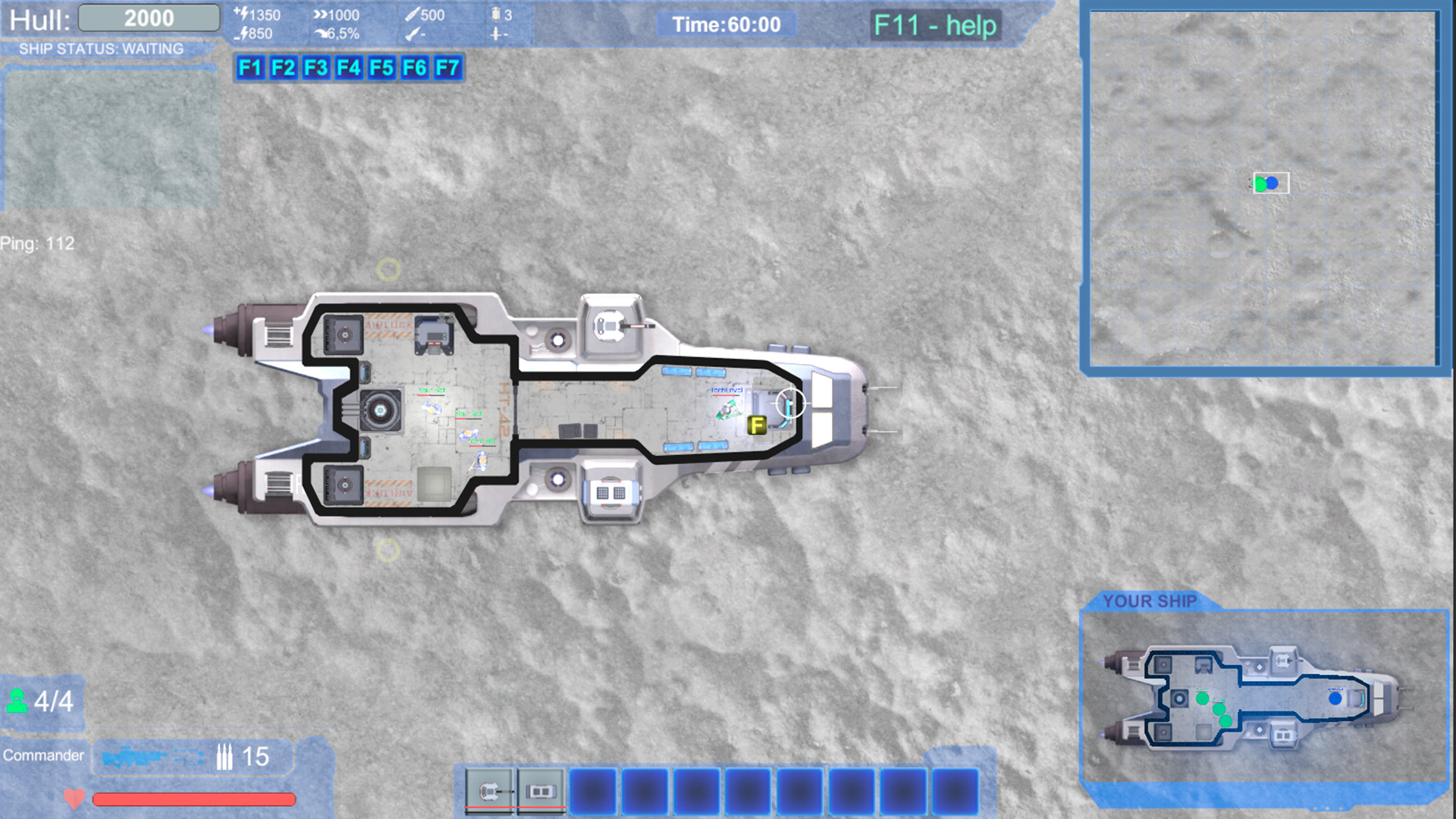The height and width of the screenshot is (819, 1456).
Task: Click the Time:60:00 display
Action: (x=726, y=24)
